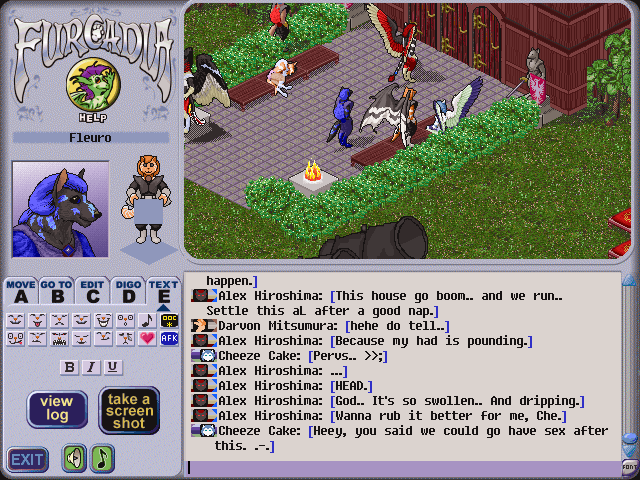Click the OOC emote icon

169,320
